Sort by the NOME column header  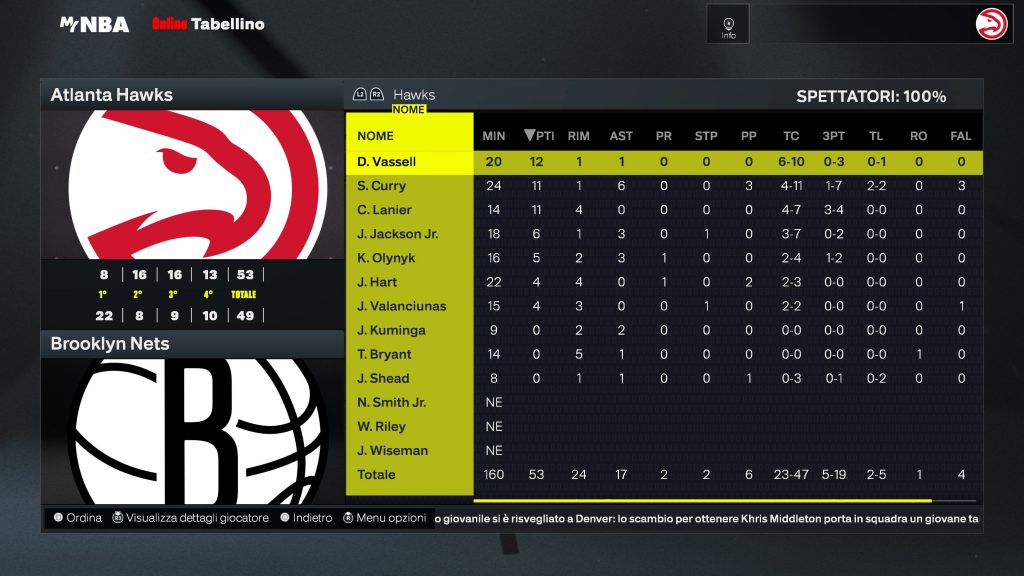click(376, 136)
